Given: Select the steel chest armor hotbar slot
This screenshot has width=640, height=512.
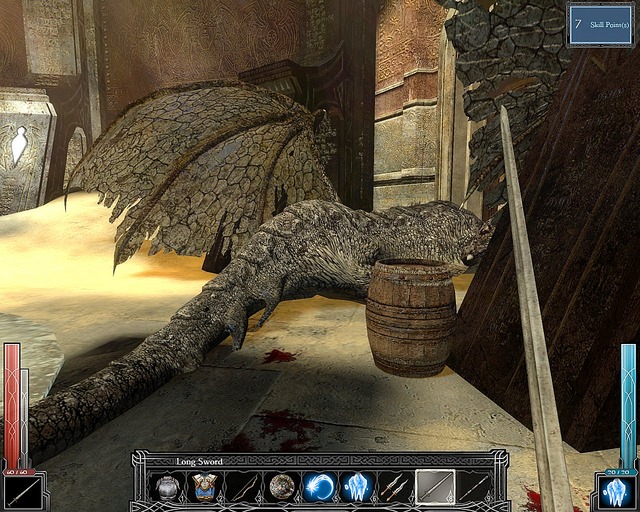Looking at the screenshot, I should click(x=166, y=488).
